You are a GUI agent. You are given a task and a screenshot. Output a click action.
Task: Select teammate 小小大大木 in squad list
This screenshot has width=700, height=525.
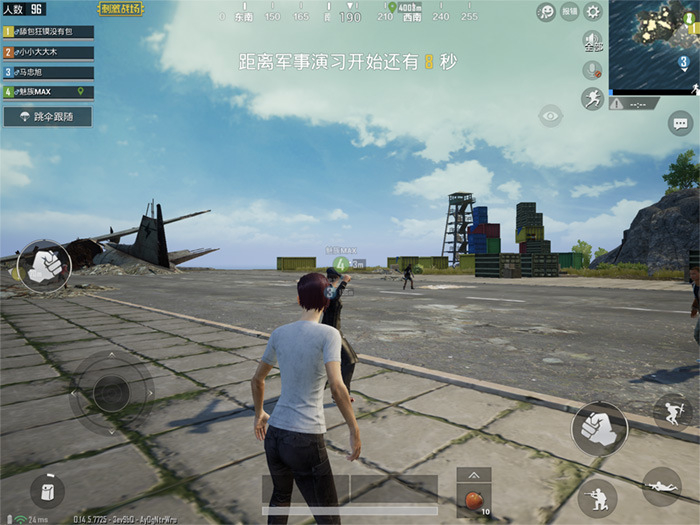pos(48,52)
